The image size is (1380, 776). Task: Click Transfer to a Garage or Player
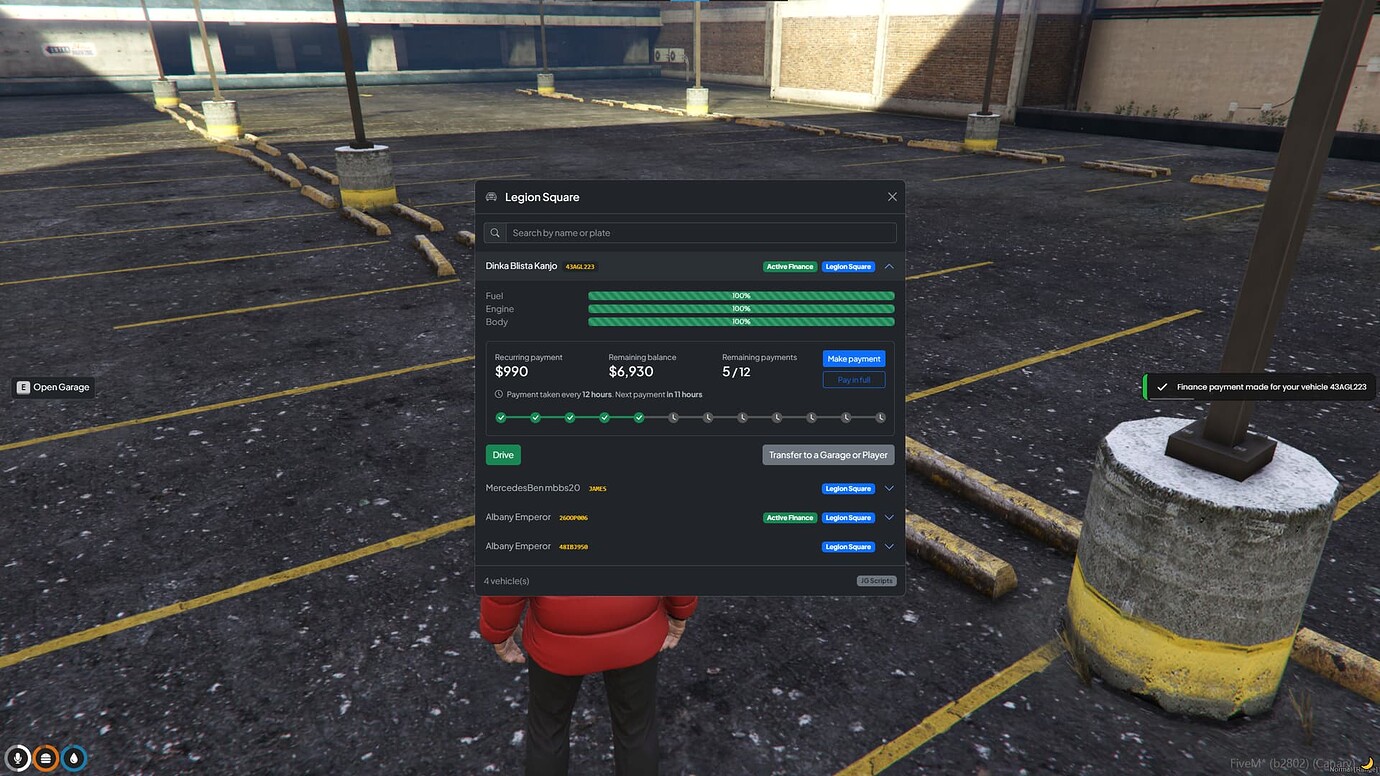pos(828,454)
